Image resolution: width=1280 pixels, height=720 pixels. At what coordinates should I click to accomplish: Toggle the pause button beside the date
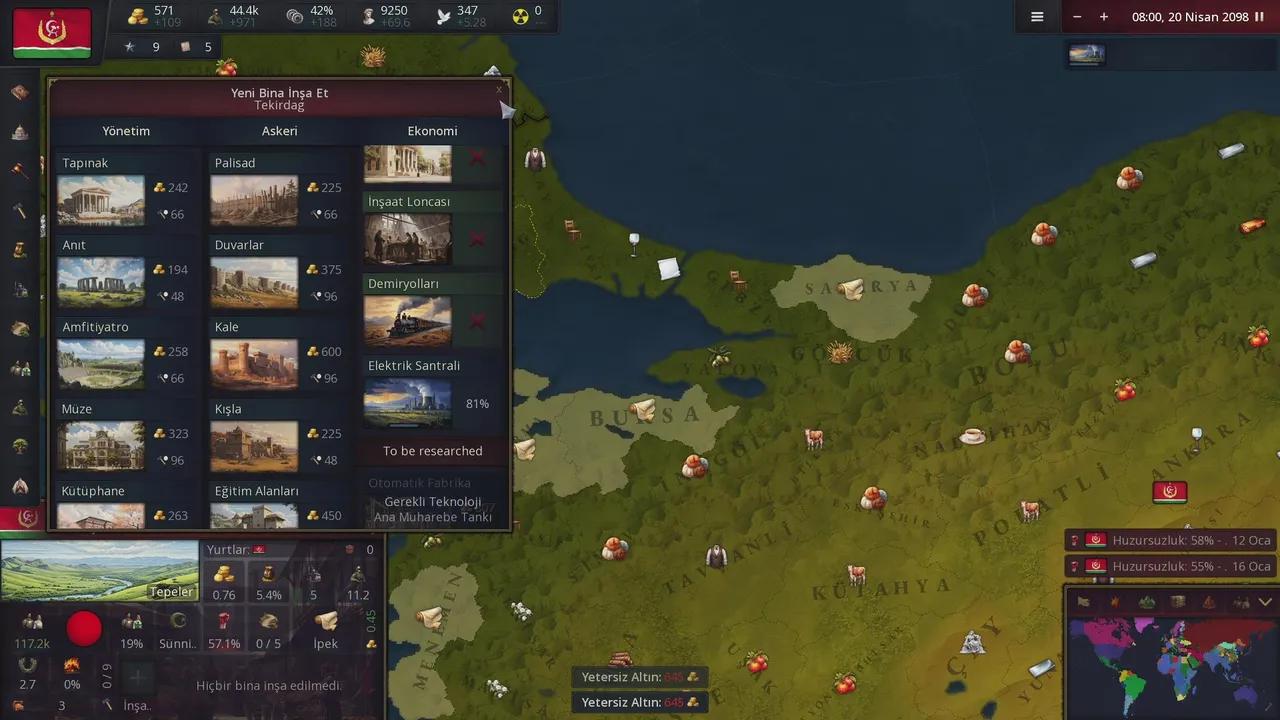coord(1259,17)
